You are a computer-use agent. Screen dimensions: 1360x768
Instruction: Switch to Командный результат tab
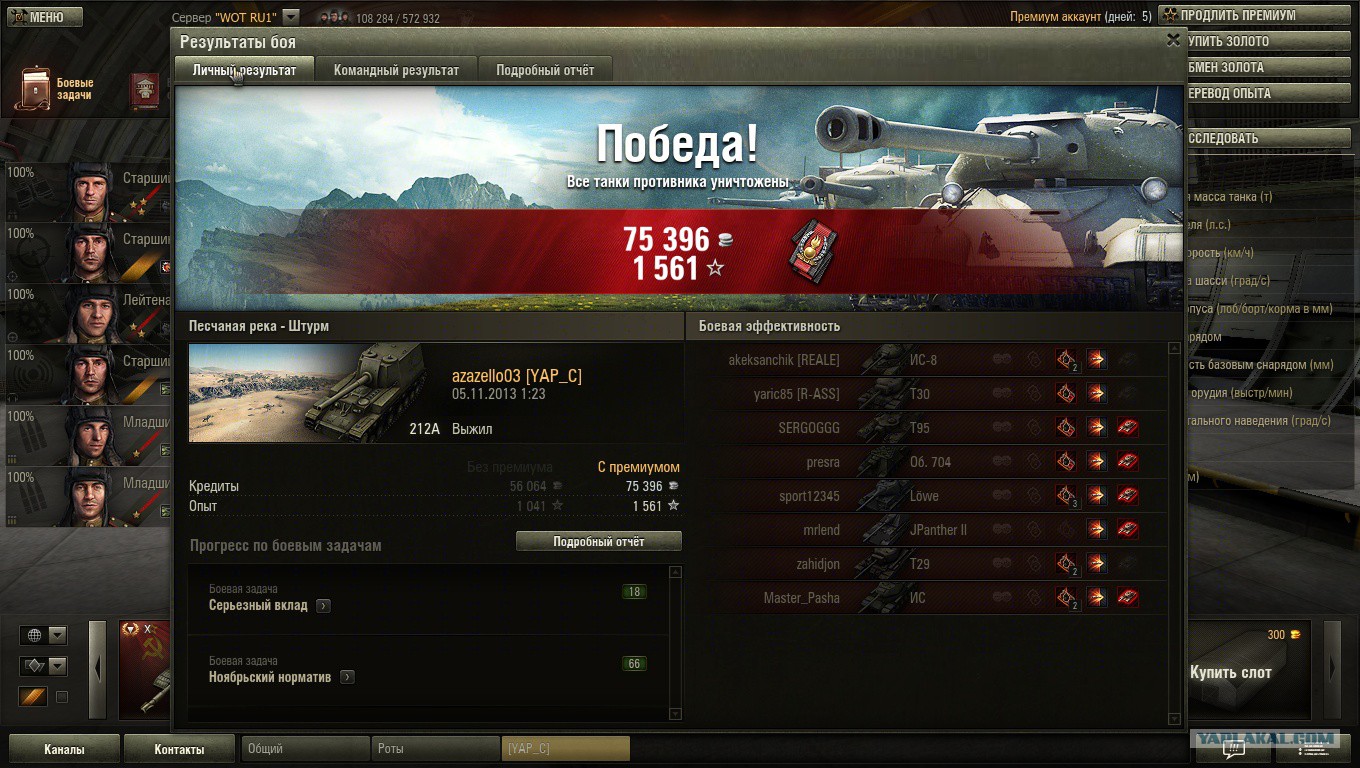pos(396,70)
